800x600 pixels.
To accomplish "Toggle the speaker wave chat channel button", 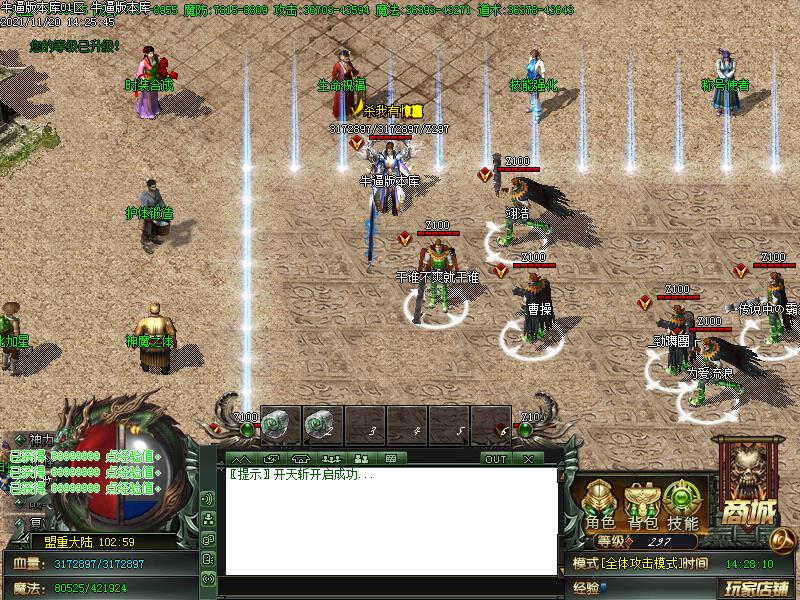I will click(x=209, y=498).
